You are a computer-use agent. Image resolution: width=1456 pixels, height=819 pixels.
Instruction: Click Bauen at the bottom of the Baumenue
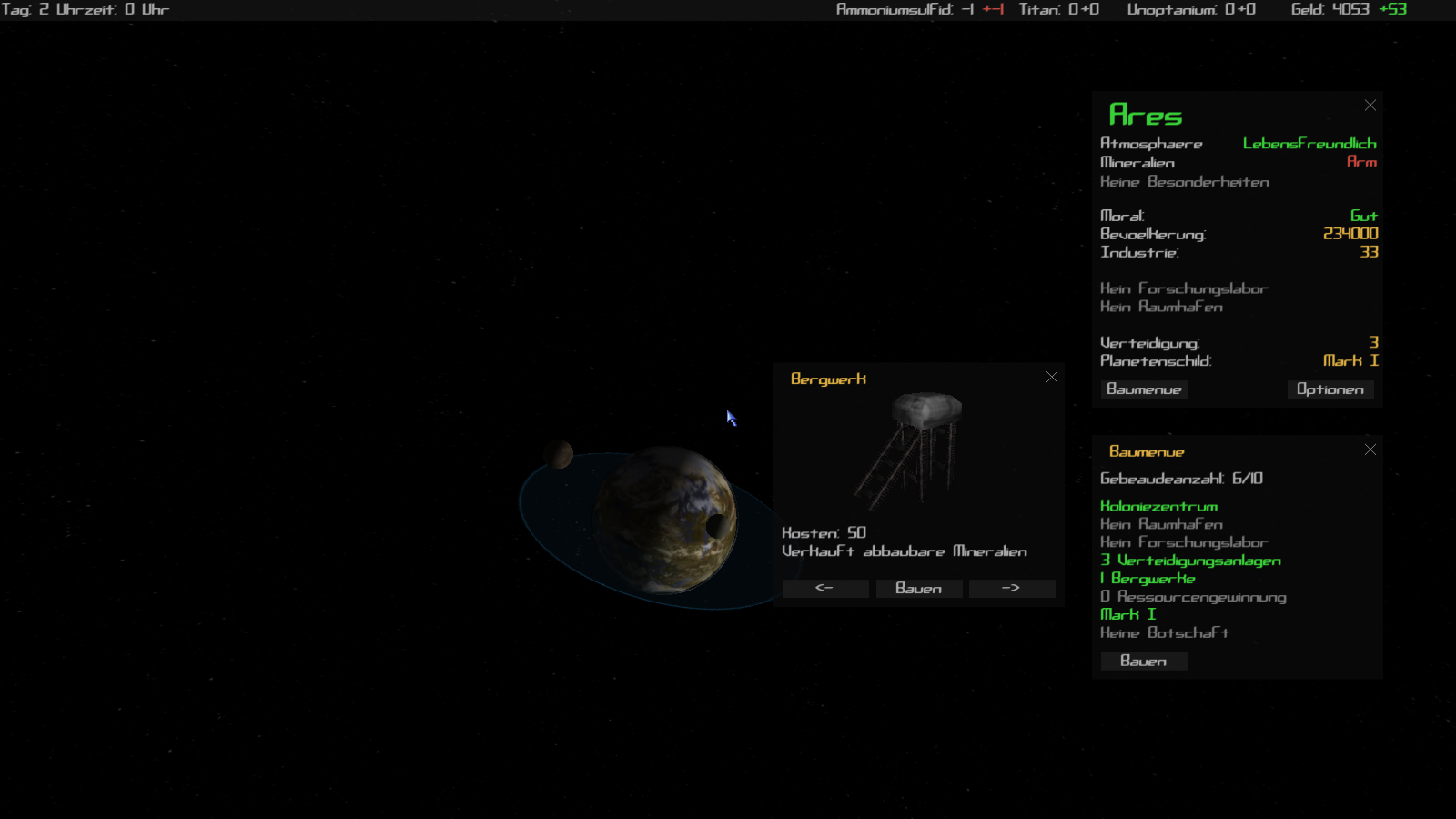[1143, 662]
